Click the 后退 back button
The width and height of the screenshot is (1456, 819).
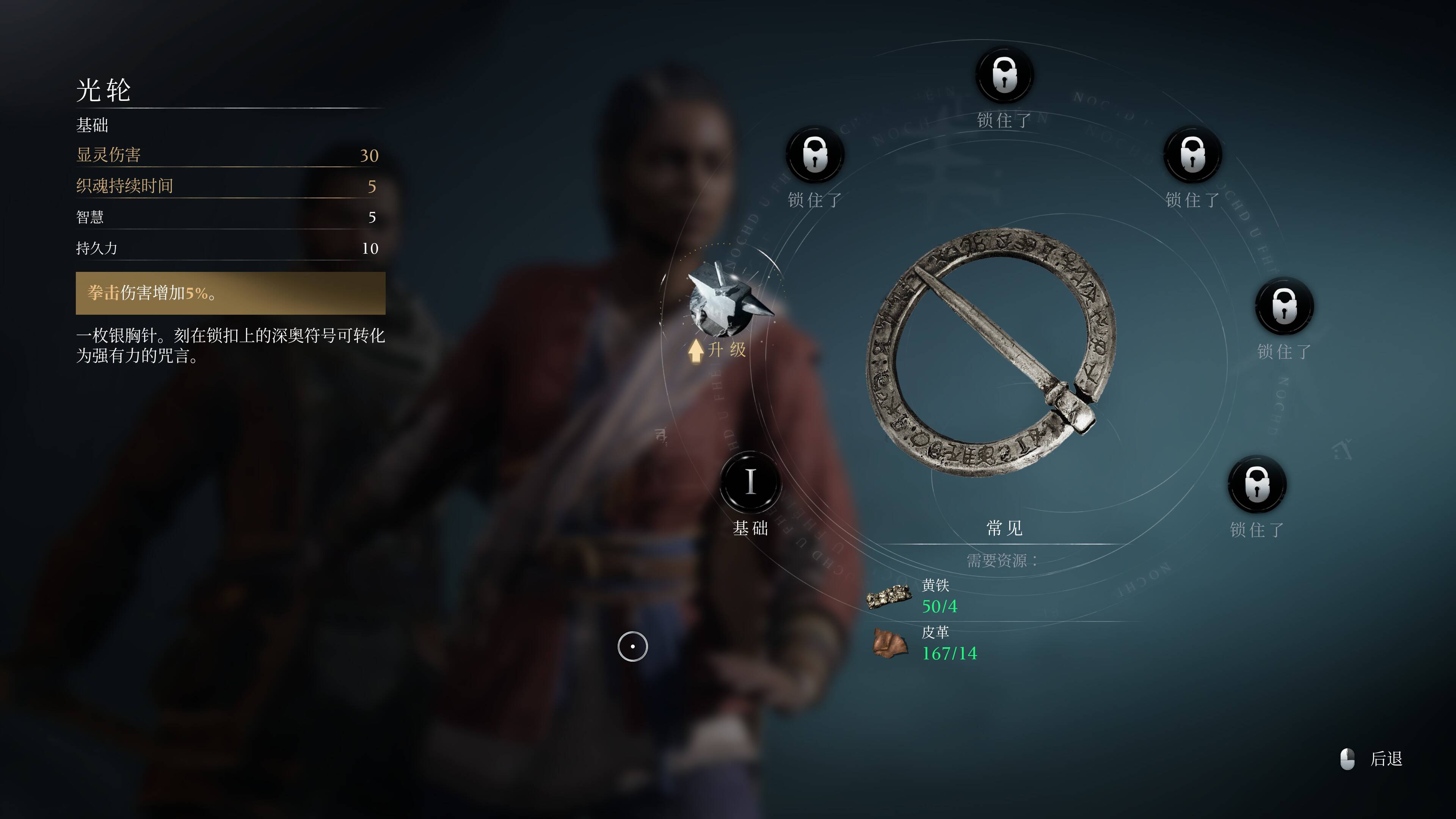[1373, 759]
